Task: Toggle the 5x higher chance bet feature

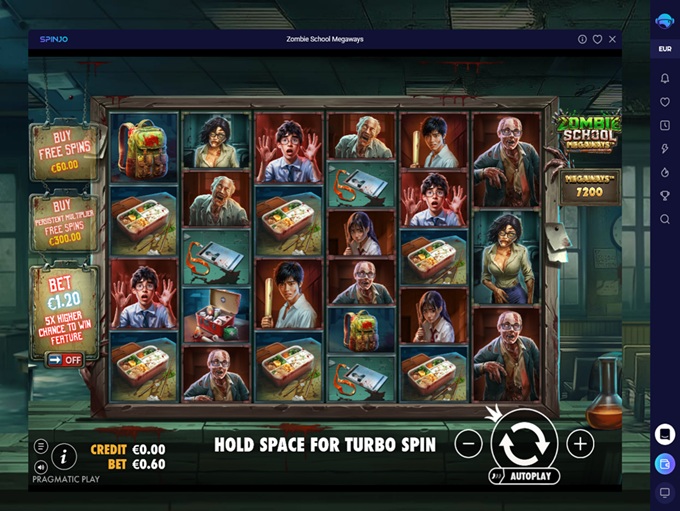Action: [65, 359]
